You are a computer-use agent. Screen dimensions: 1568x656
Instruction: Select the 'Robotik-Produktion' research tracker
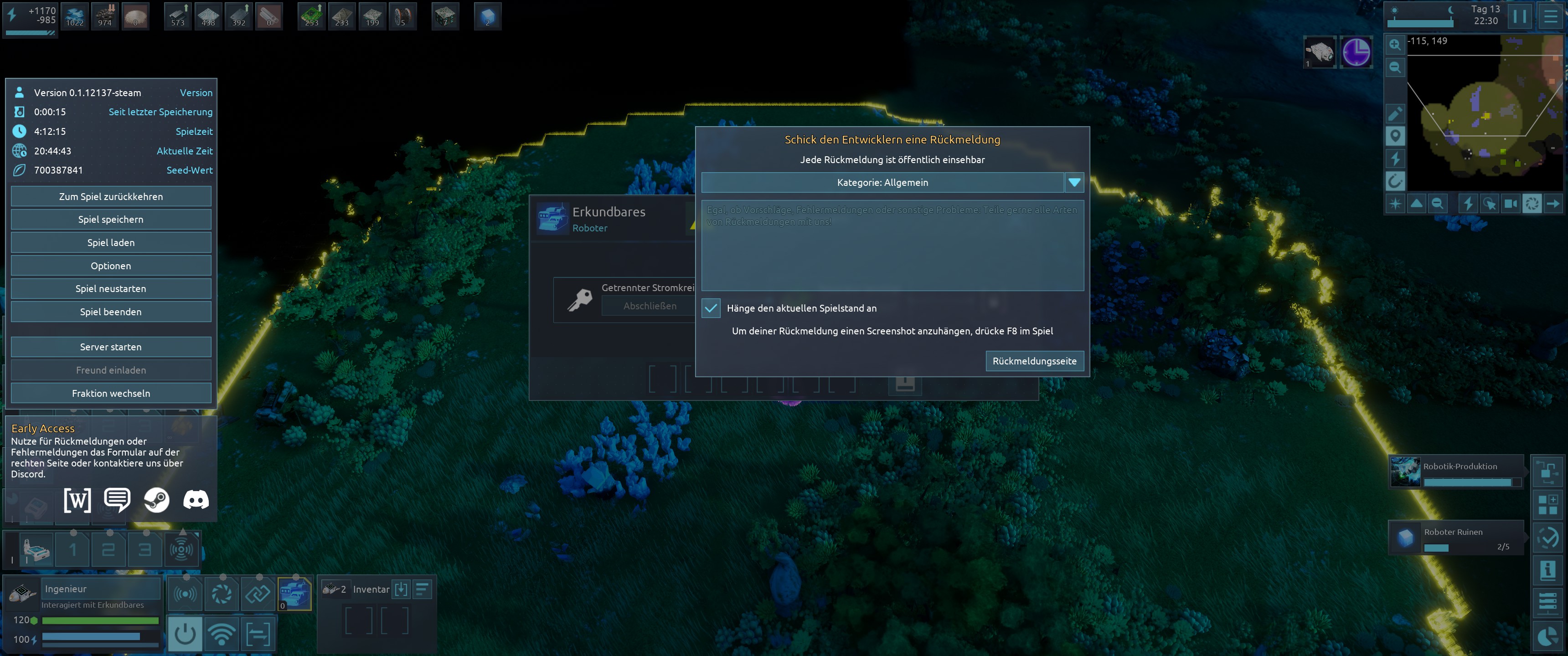[x=1456, y=471]
